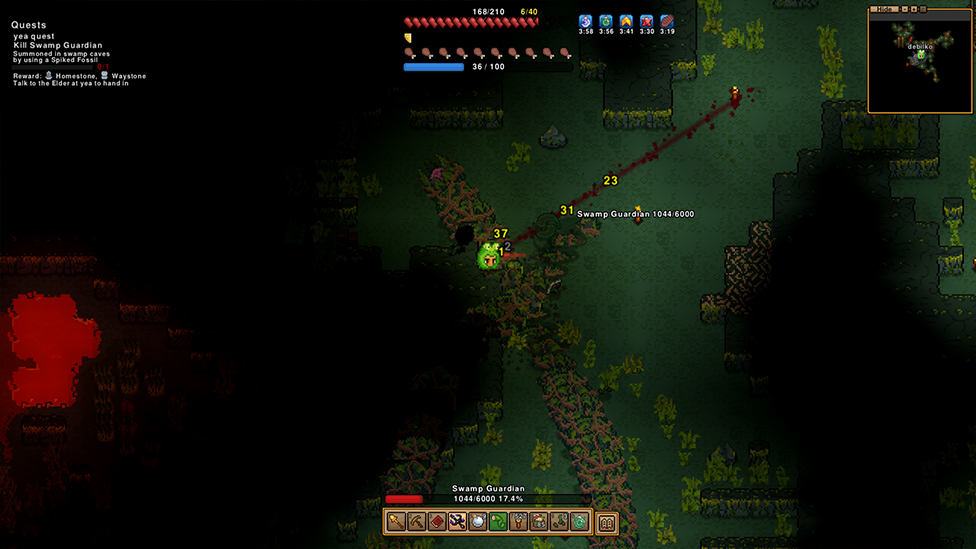Image resolution: width=976 pixels, height=549 pixels.
Task: Select the white bomb hotbar slot
Action: tap(478, 522)
